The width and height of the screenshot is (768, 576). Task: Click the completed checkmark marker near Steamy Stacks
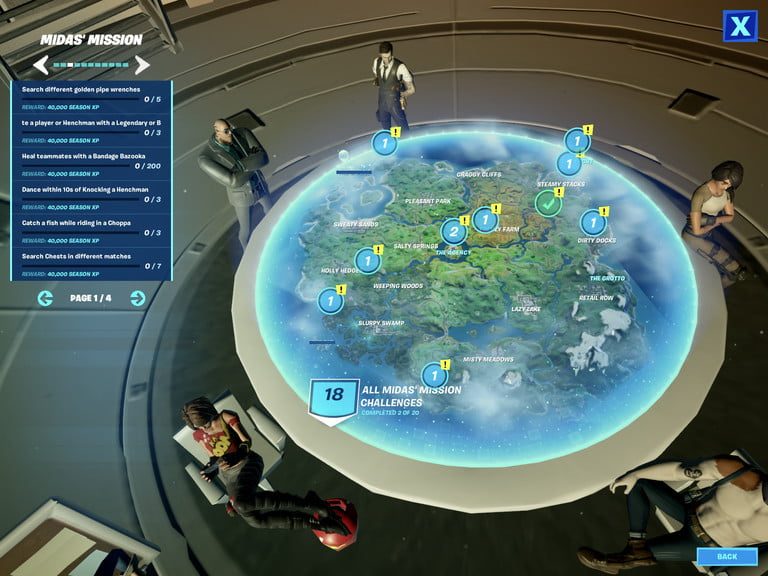547,203
